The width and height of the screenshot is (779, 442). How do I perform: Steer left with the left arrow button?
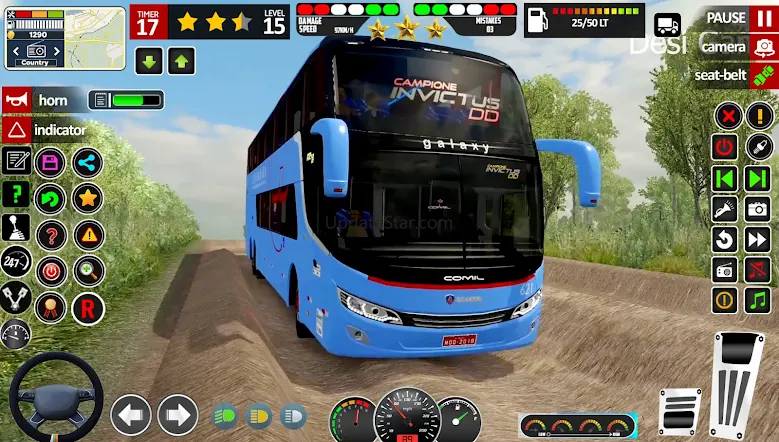point(130,414)
